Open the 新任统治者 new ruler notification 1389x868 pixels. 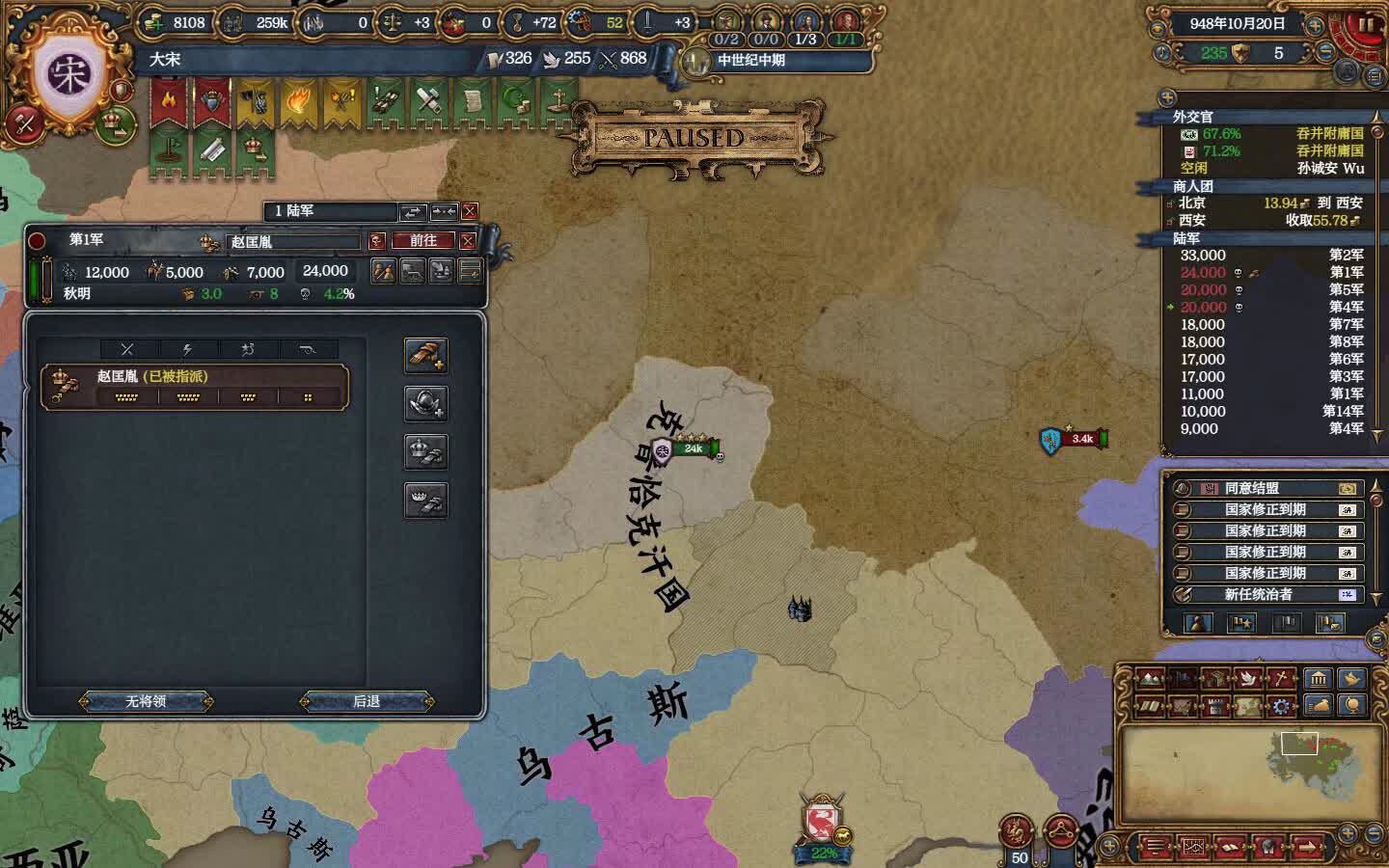1266,595
